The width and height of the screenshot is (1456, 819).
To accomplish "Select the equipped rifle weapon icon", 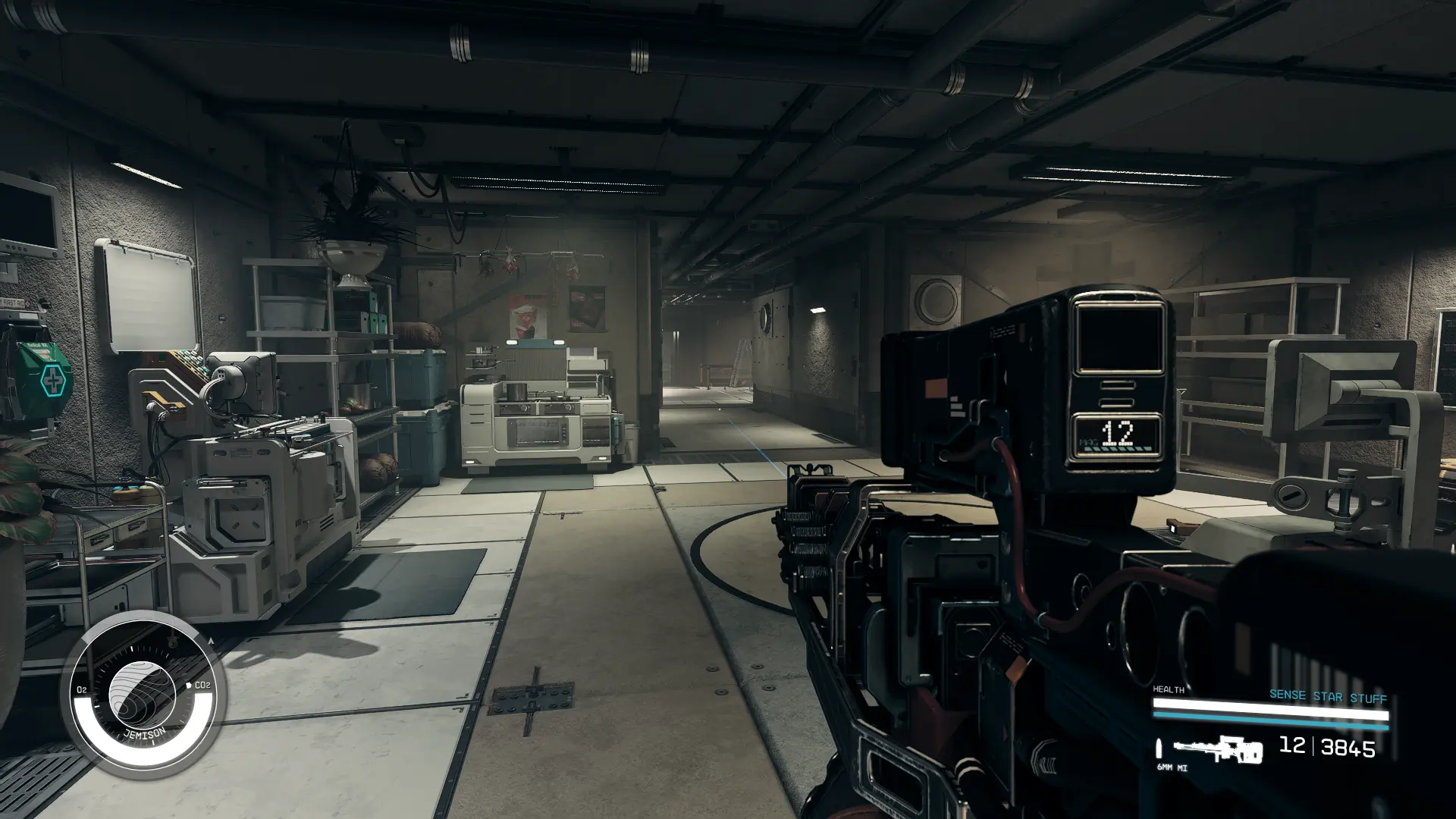I will coord(1218,750).
